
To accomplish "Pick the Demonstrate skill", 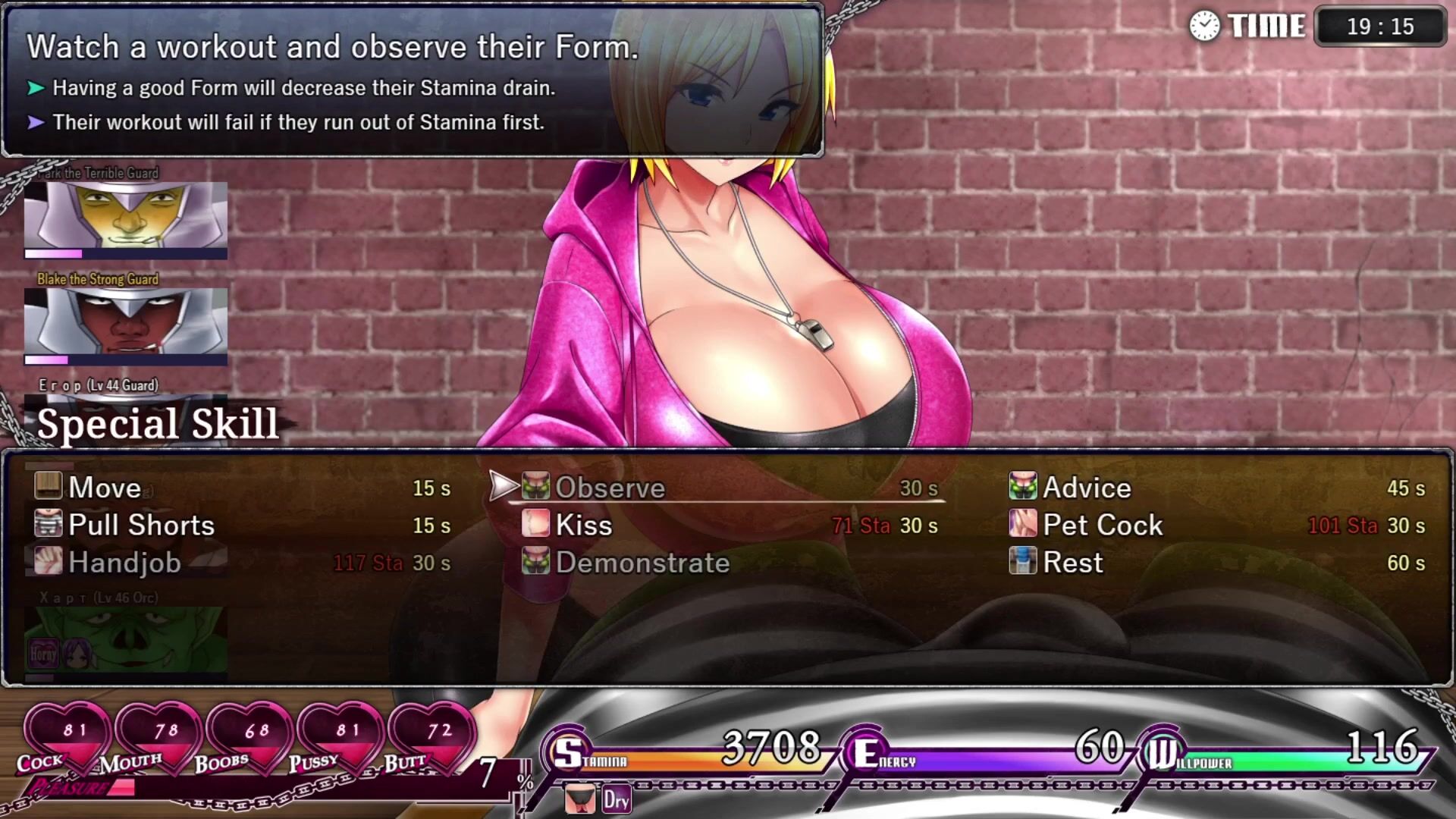I will pyautogui.click(x=642, y=563).
